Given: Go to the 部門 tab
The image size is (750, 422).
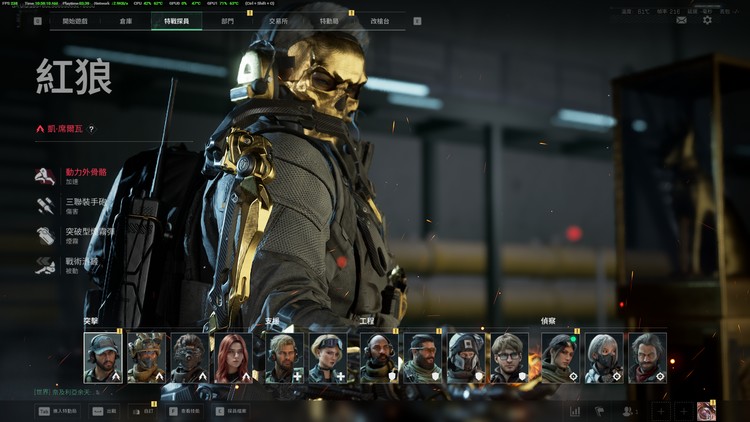Looking at the screenshot, I should [228, 21].
